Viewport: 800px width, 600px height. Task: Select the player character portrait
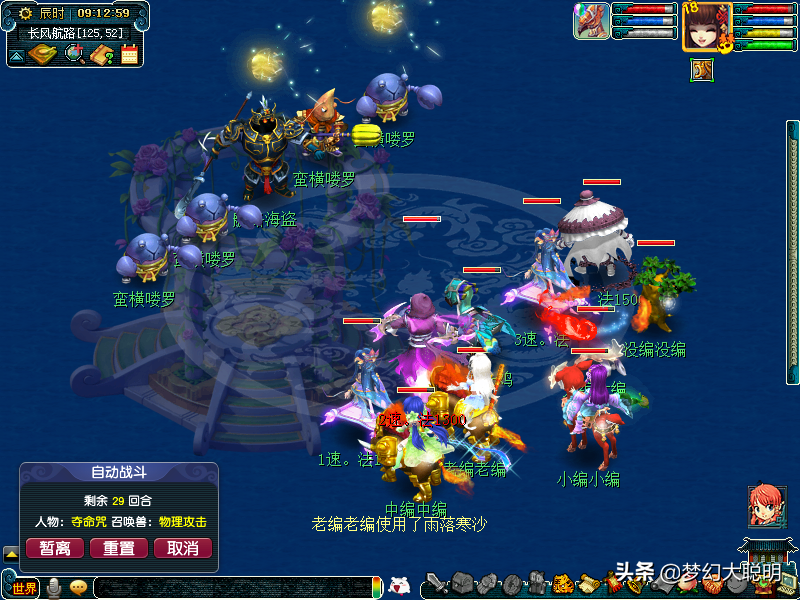coord(706,25)
